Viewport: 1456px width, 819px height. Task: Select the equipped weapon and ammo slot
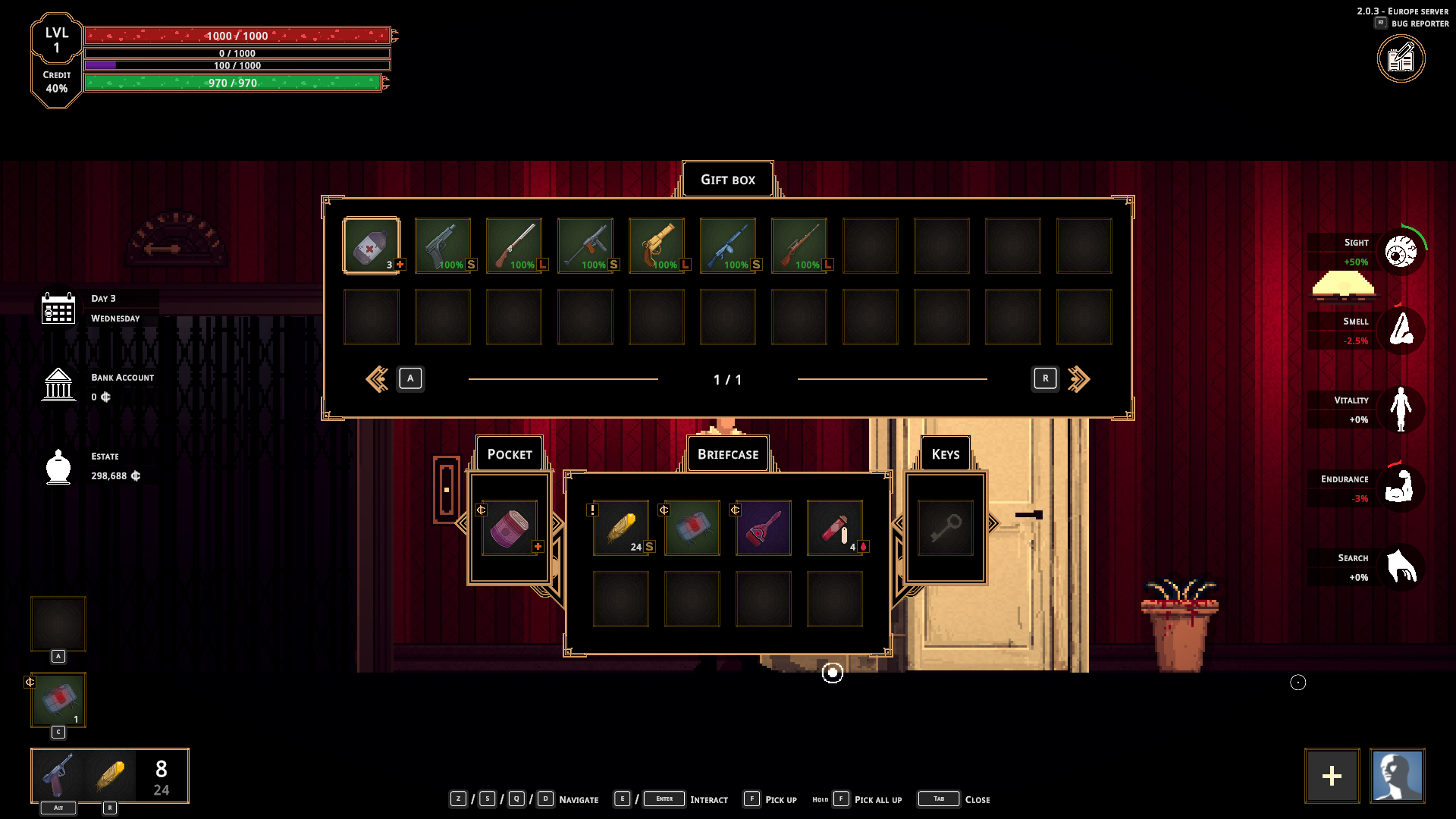pos(110,776)
